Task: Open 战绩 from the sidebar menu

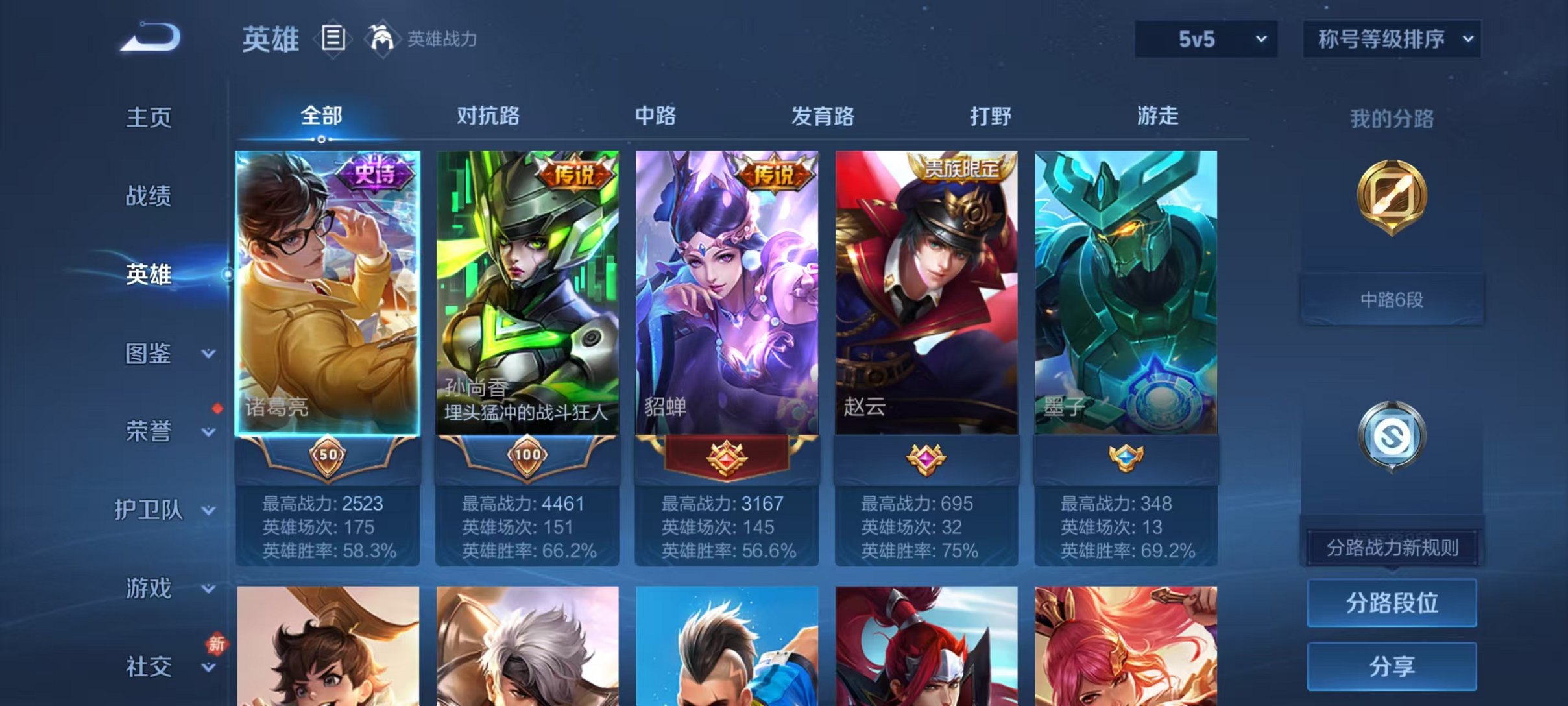Action: pyautogui.click(x=149, y=197)
